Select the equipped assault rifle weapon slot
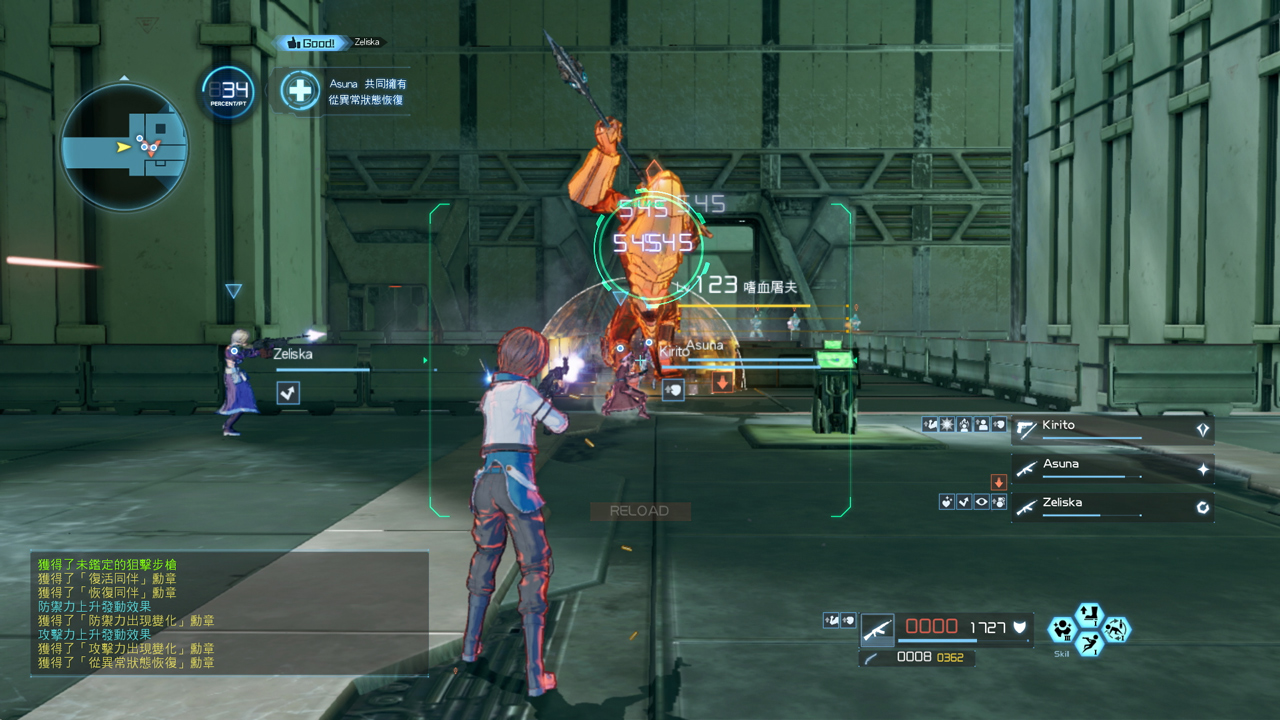 pos(877,629)
